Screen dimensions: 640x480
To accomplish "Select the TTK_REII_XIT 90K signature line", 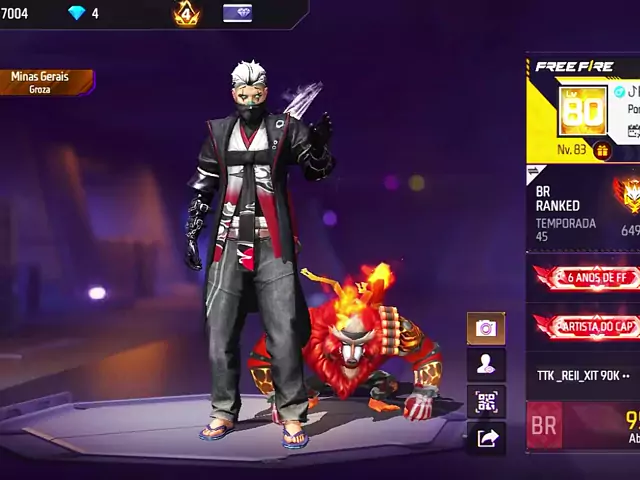I will [x=583, y=375].
